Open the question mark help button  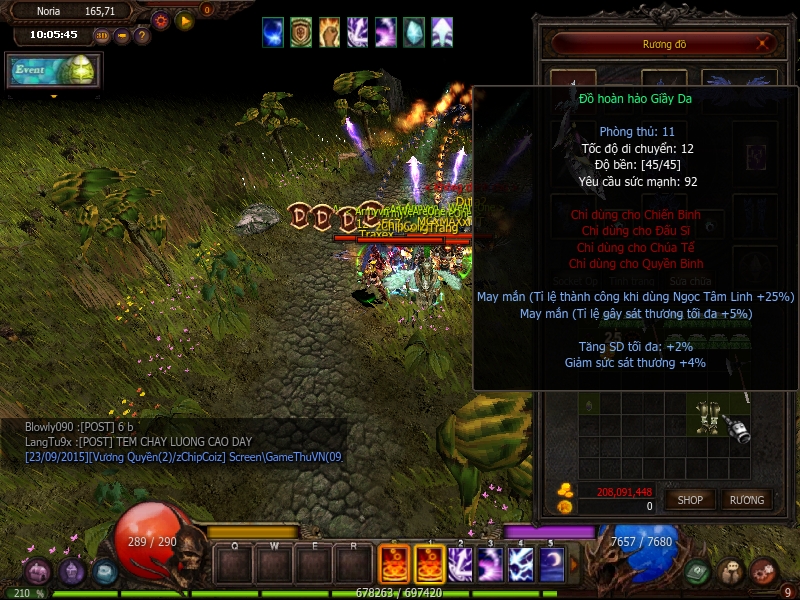click(x=142, y=36)
